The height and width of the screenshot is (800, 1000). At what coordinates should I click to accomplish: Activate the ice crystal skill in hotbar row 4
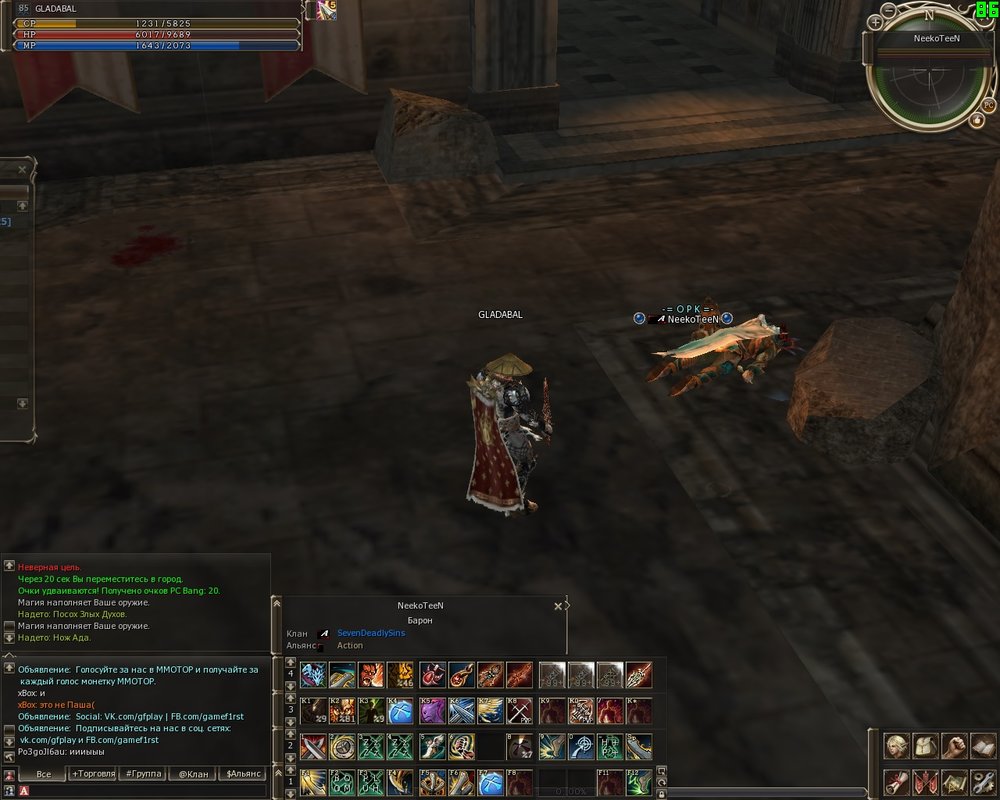(313, 675)
